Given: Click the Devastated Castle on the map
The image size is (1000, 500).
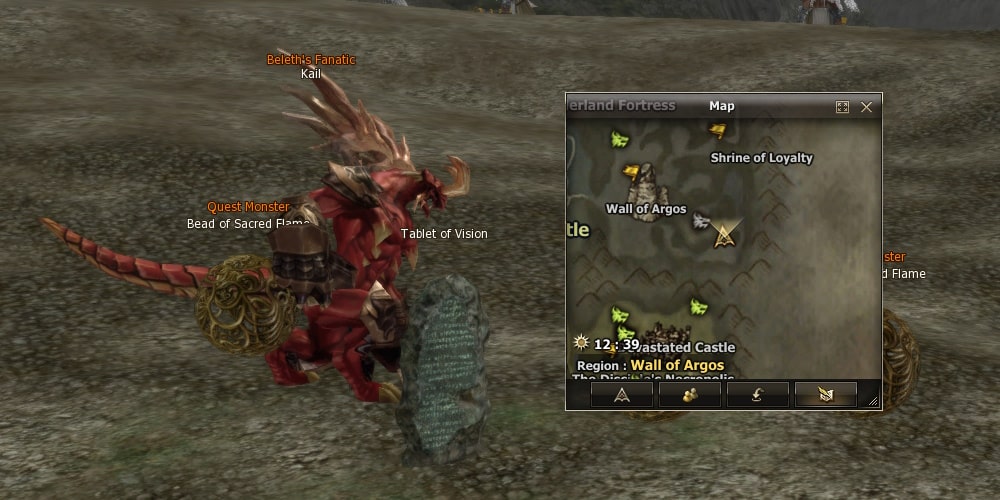Looking at the screenshot, I should click(x=686, y=346).
